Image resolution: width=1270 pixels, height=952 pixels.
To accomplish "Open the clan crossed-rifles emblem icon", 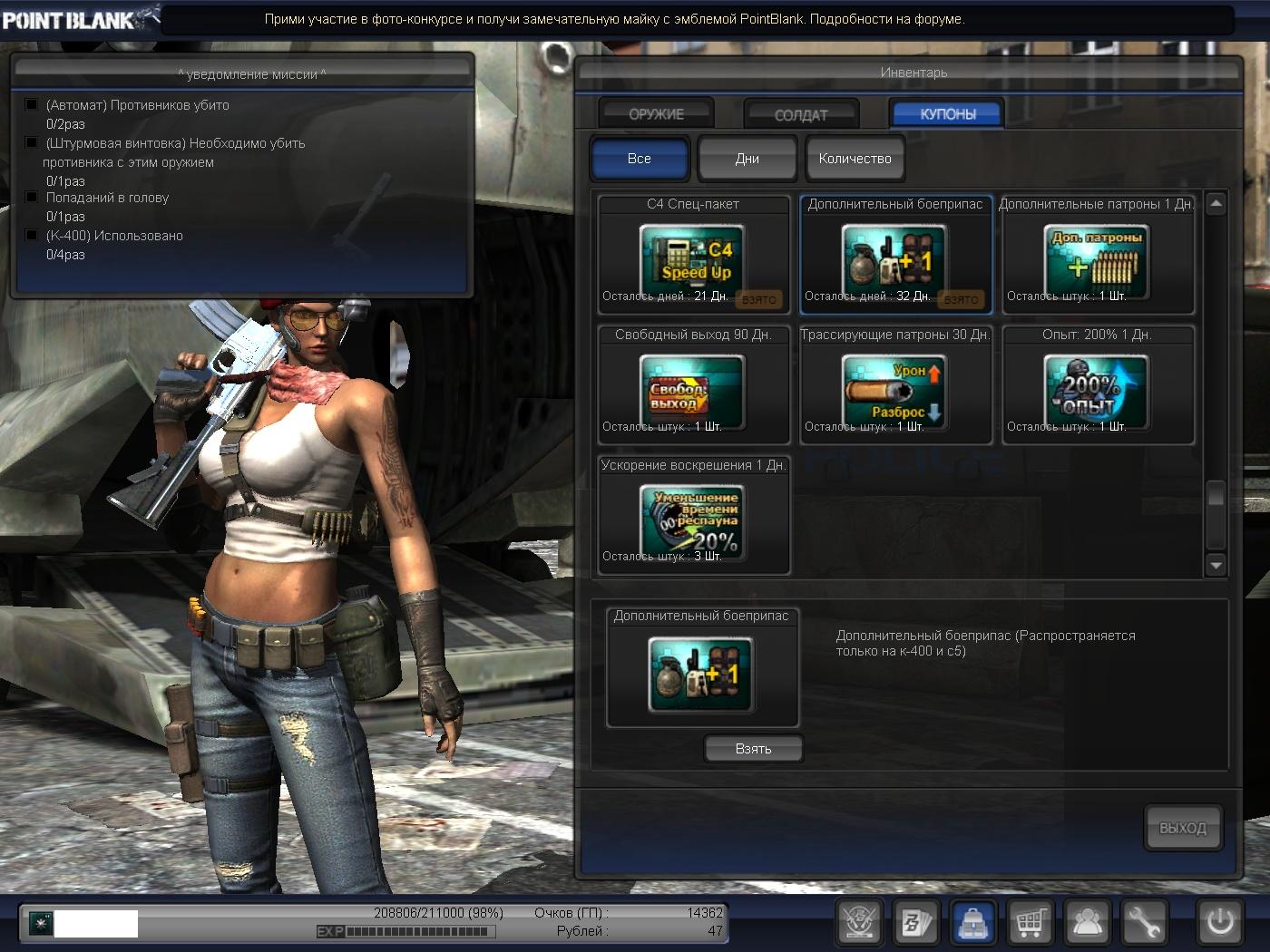I will (859, 924).
